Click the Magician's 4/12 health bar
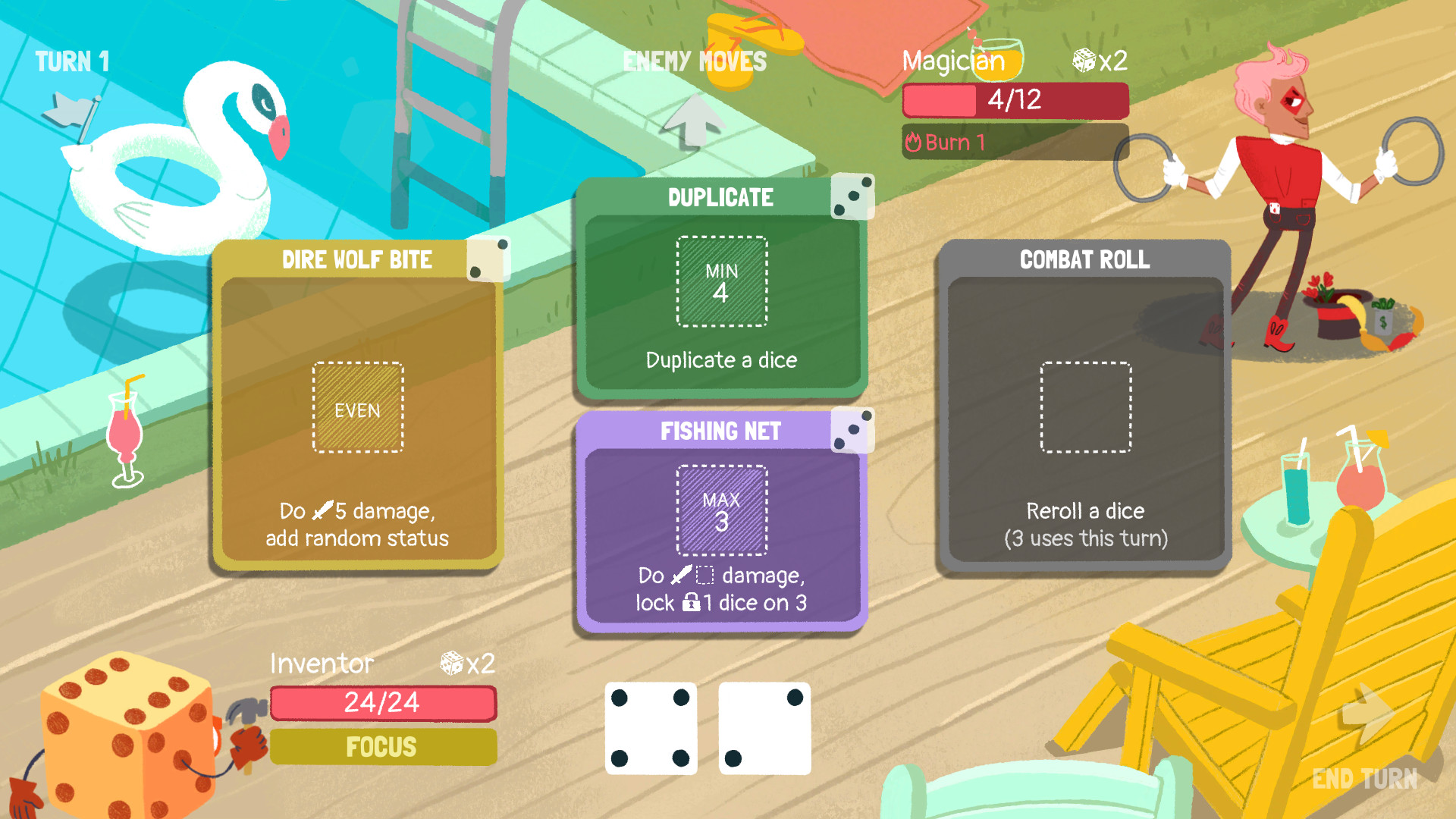 pyautogui.click(x=1015, y=99)
